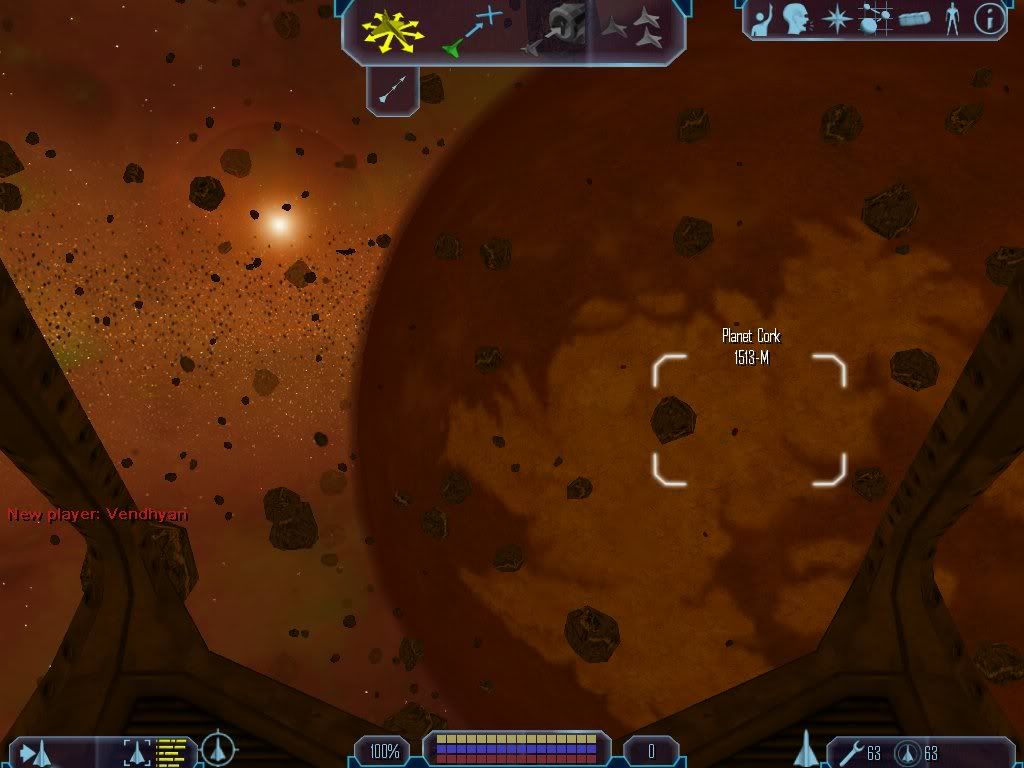Open the circled 'i' information icon
This screenshot has height=768, width=1024.
coord(988,19)
